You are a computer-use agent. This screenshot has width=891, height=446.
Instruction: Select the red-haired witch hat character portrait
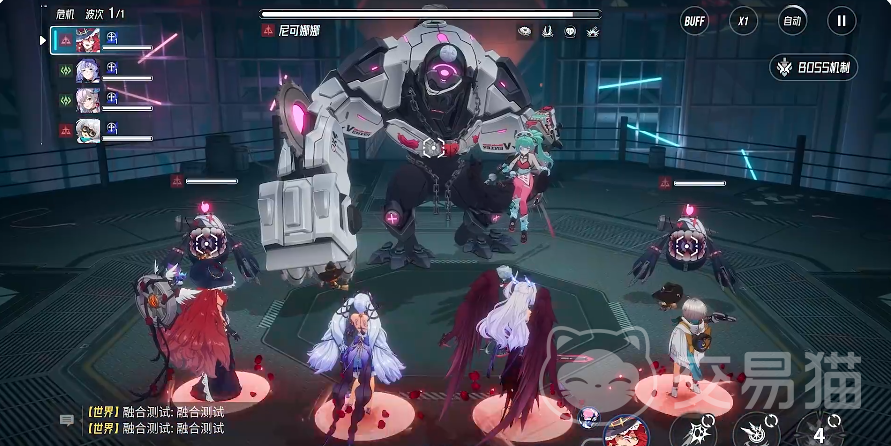click(x=89, y=40)
